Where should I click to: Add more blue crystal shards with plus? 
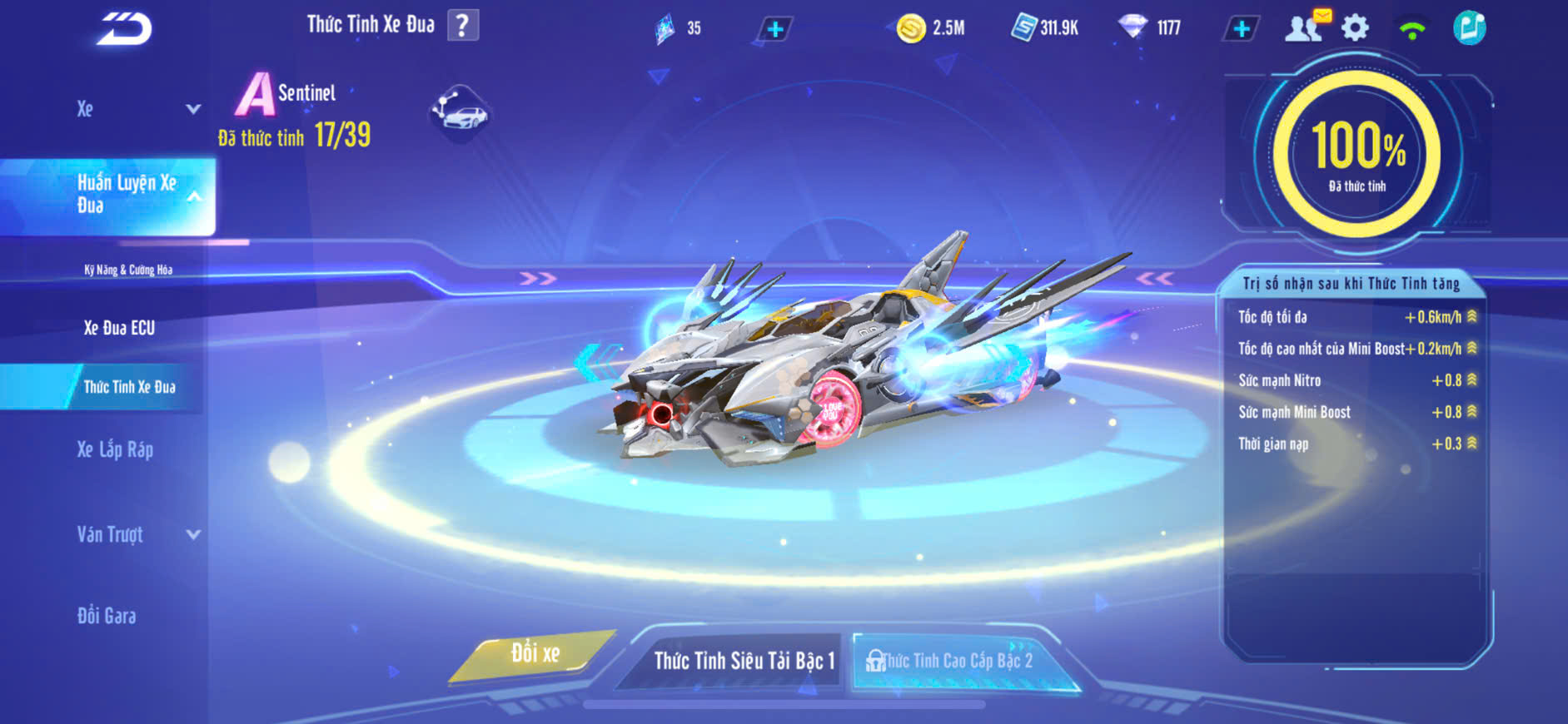click(x=774, y=29)
